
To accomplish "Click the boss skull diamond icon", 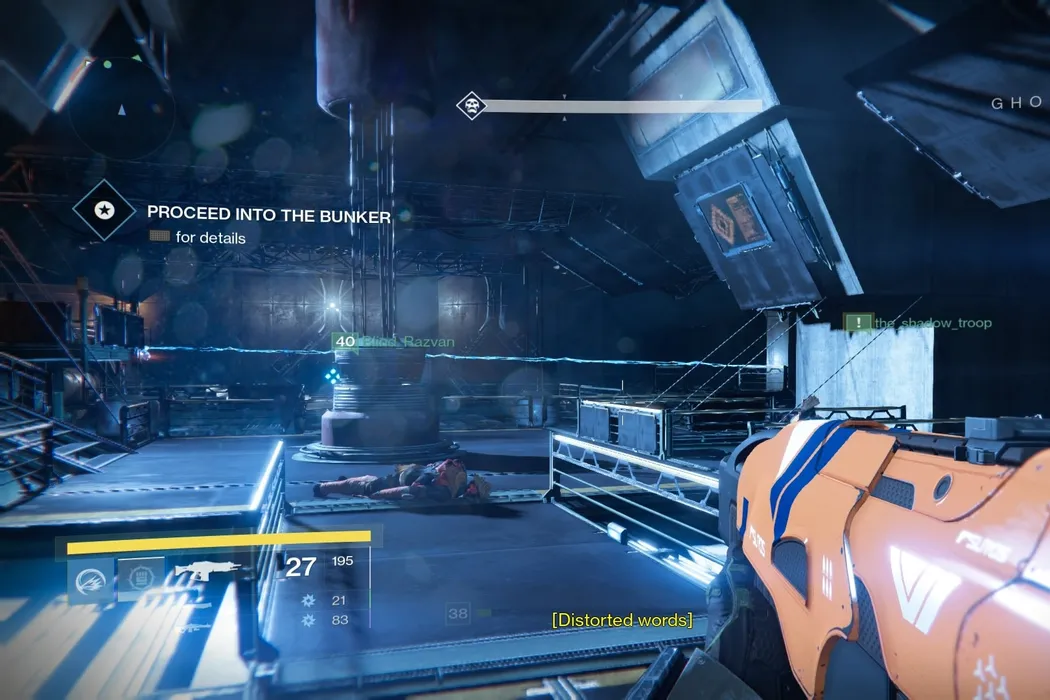I will click(471, 105).
